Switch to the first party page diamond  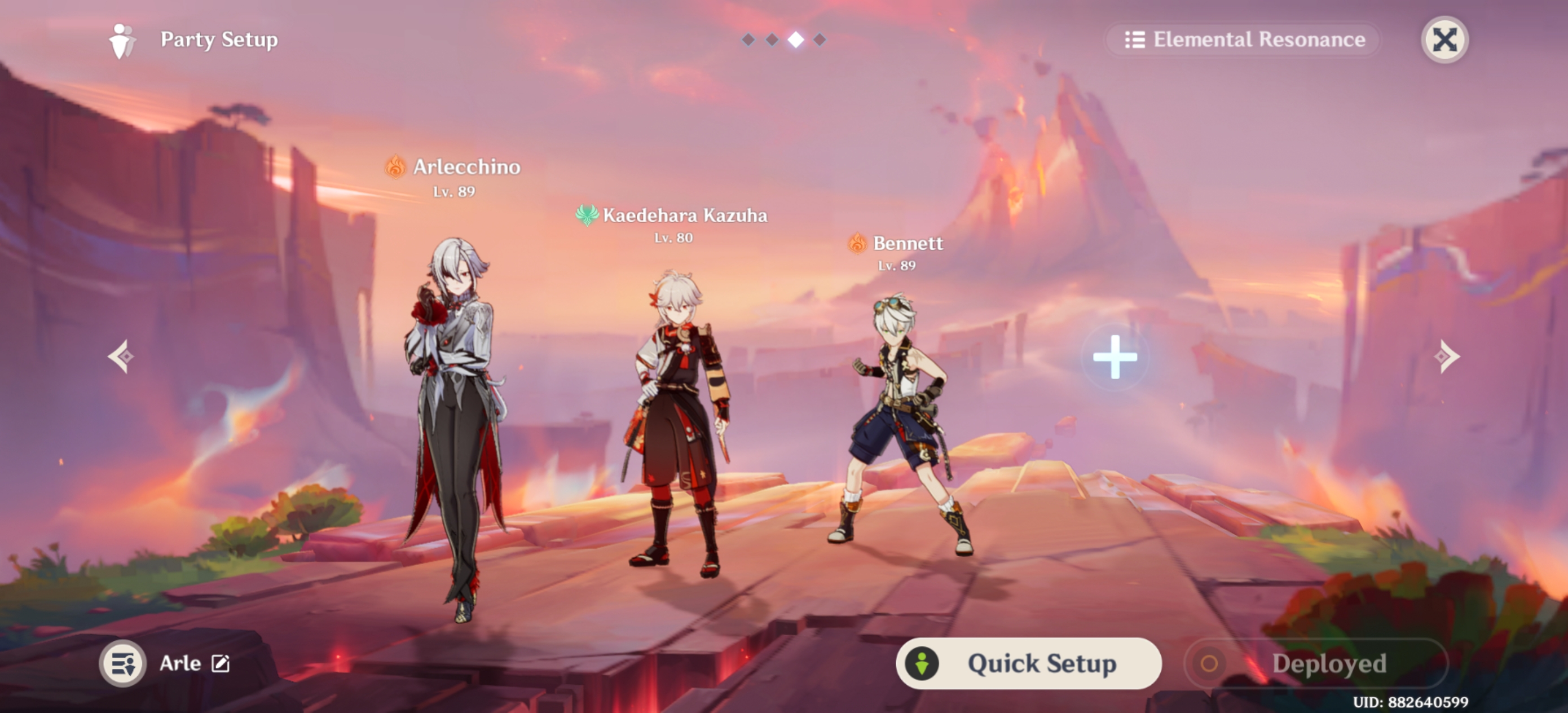[747, 39]
